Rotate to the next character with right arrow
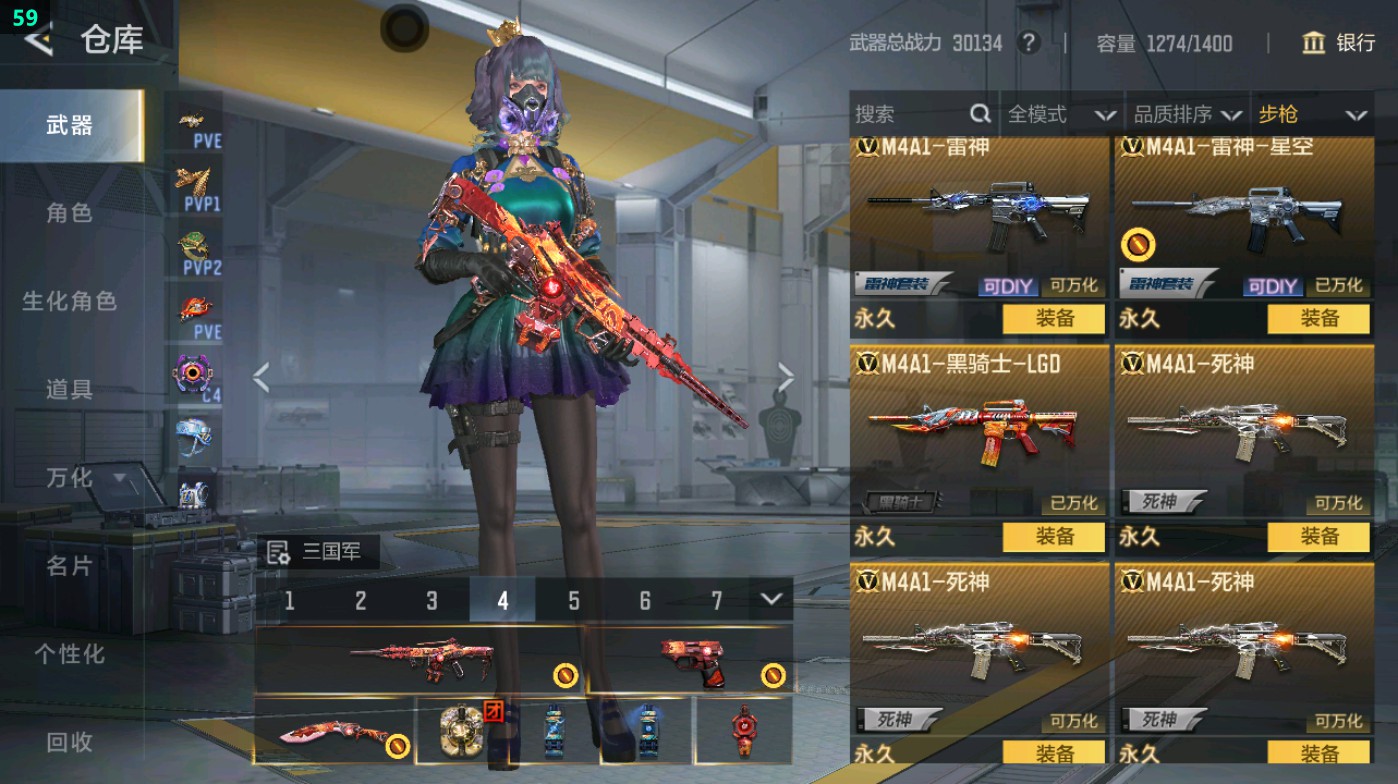Image resolution: width=1398 pixels, height=784 pixels. (786, 378)
